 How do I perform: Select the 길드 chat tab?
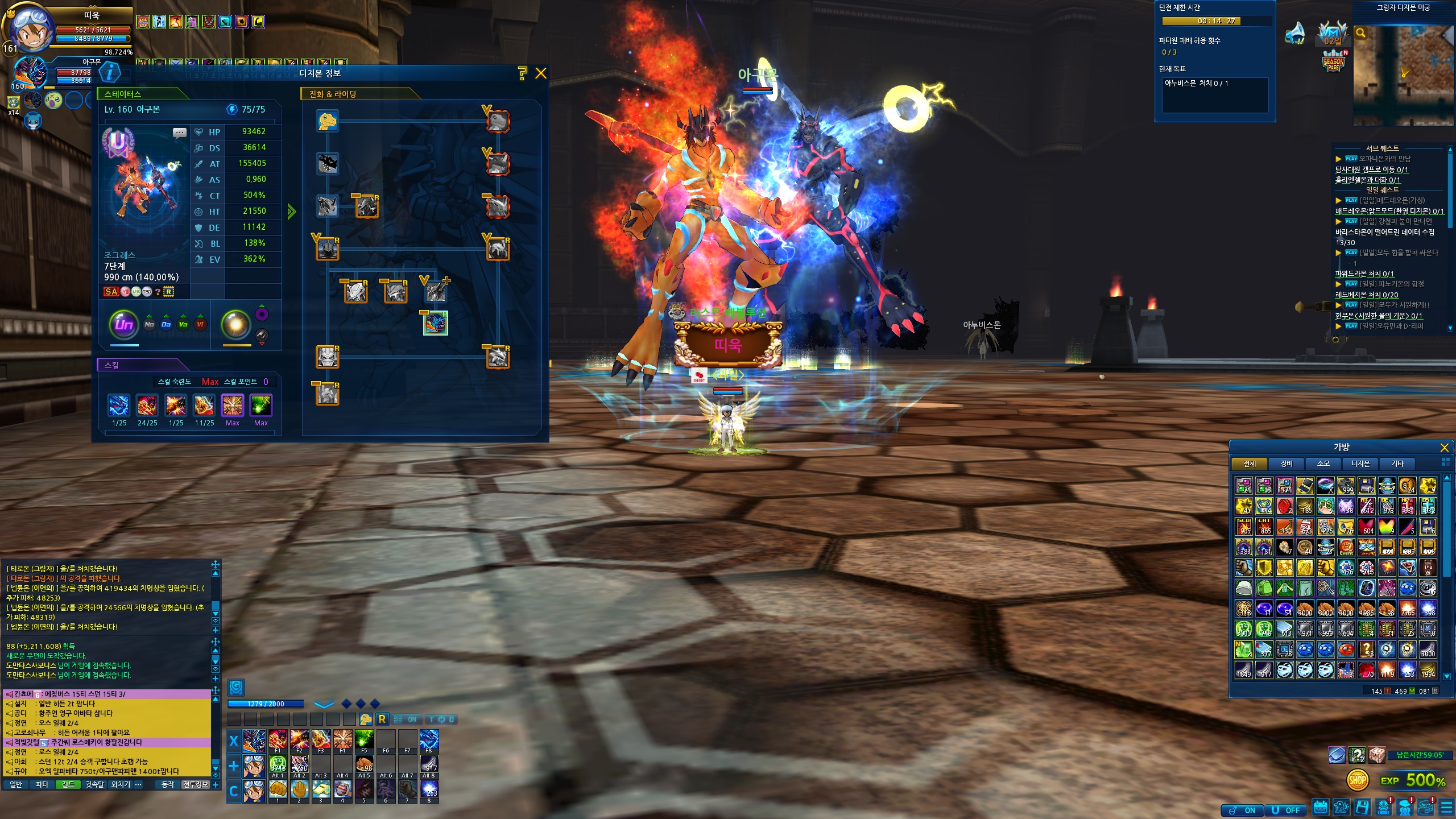[68, 784]
